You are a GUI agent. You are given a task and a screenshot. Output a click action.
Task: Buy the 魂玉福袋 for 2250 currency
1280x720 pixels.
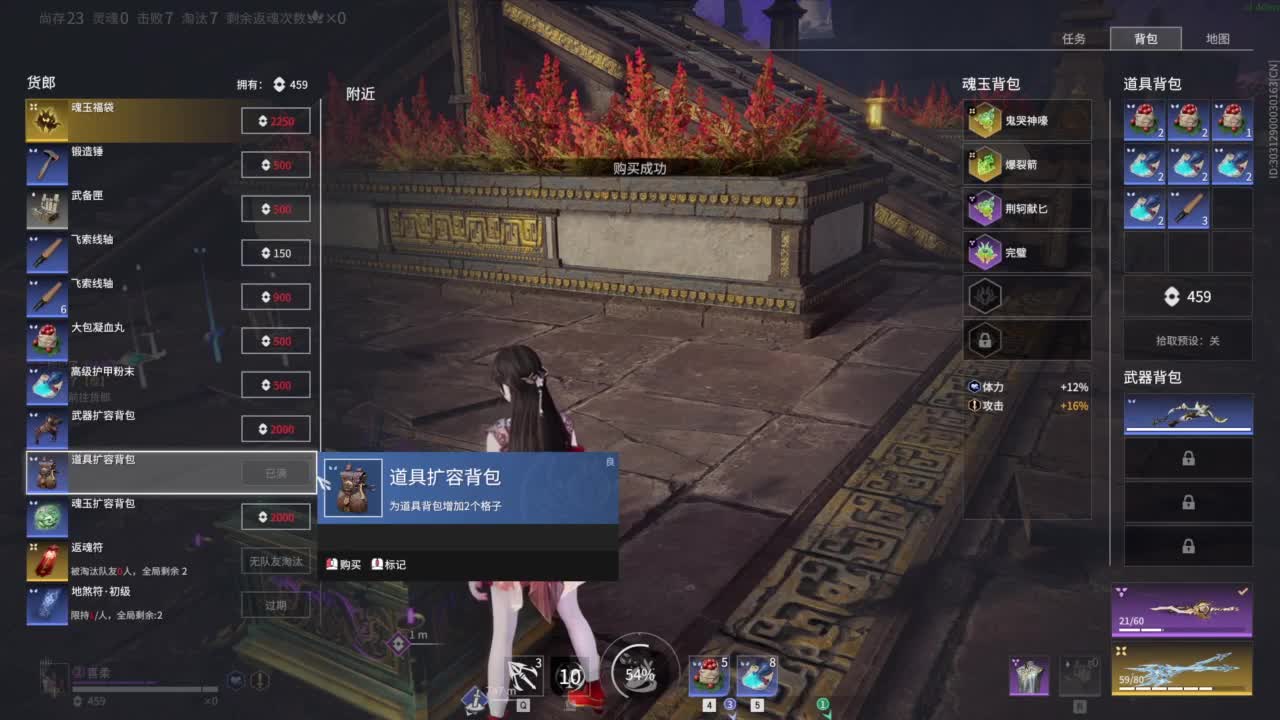[276, 120]
